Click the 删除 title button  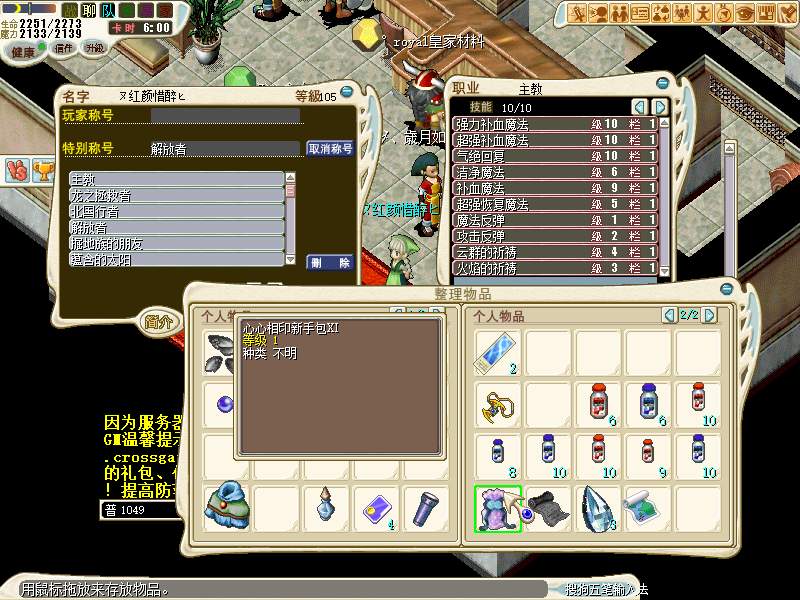tap(330, 262)
